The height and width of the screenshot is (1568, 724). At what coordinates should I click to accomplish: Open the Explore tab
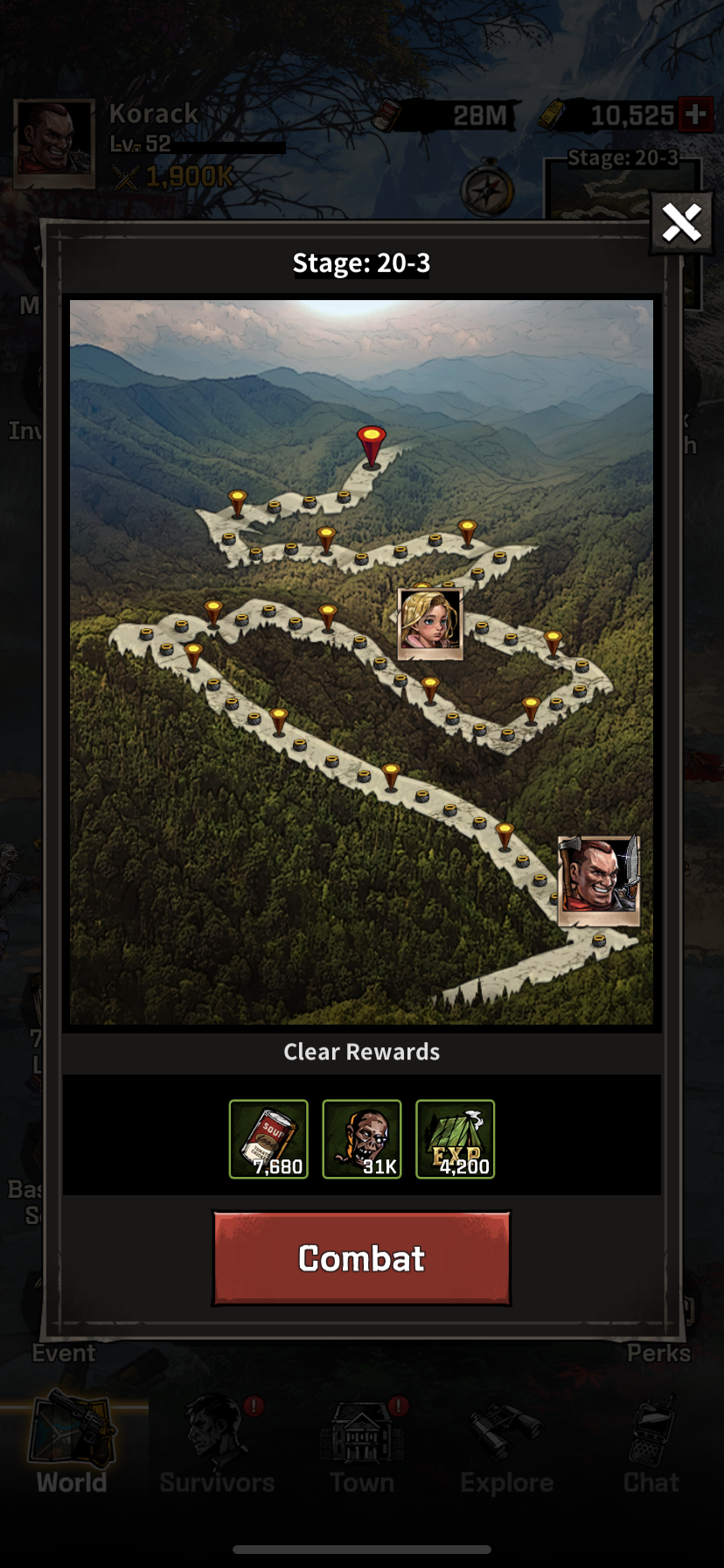click(x=507, y=1445)
